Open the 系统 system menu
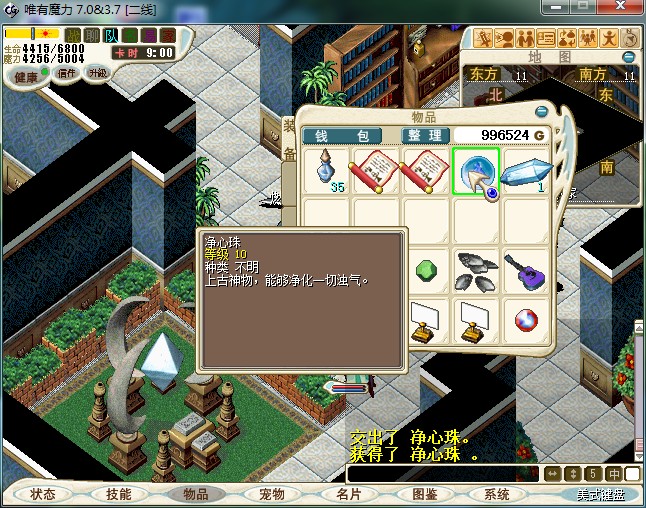The image size is (646, 508). click(497, 494)
